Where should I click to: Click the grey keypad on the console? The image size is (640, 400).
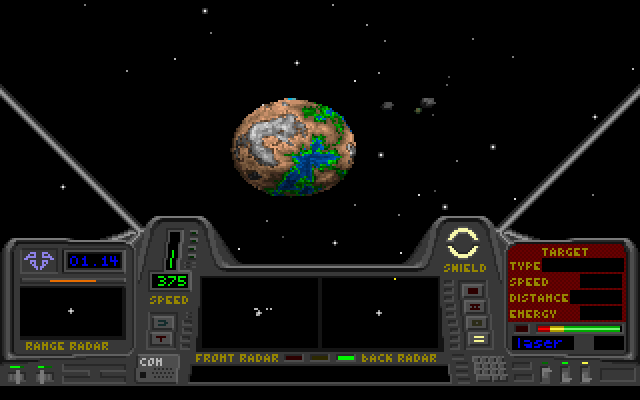click(x=490, y=368)
